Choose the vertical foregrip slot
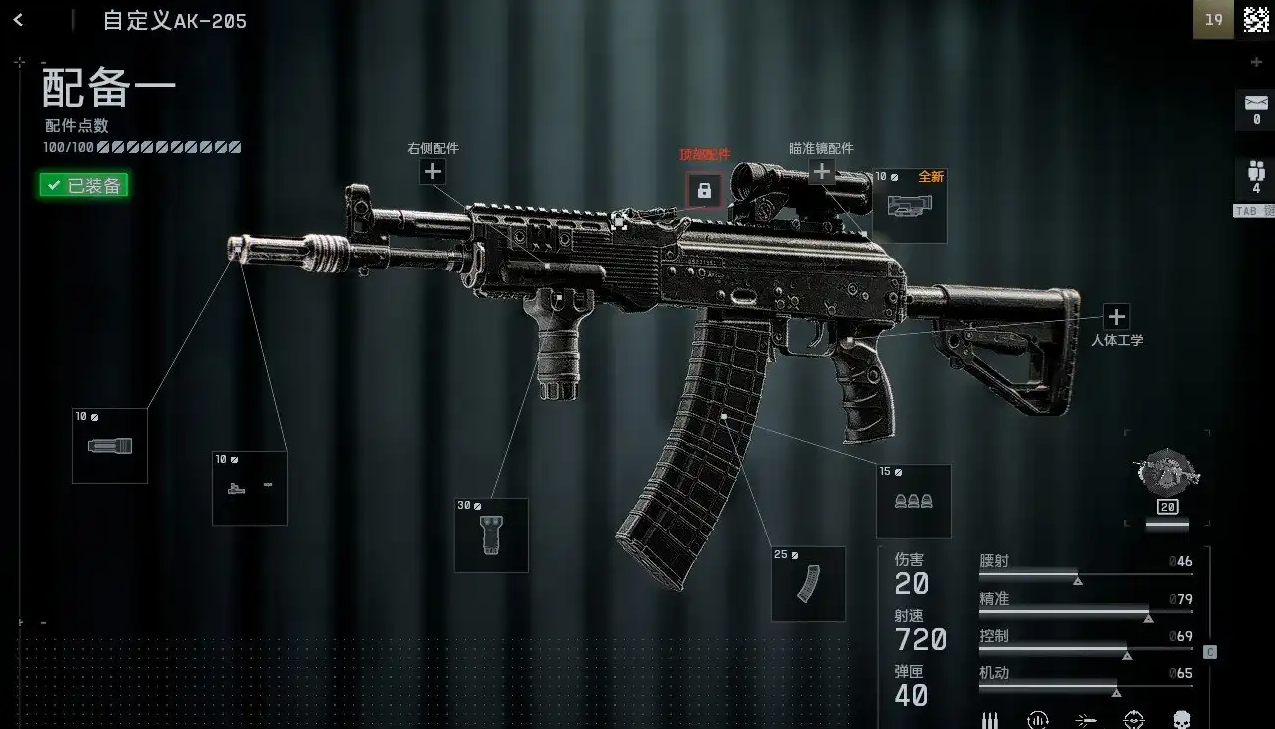Screen dimensions: 1275x729 [x=491, y=535]
